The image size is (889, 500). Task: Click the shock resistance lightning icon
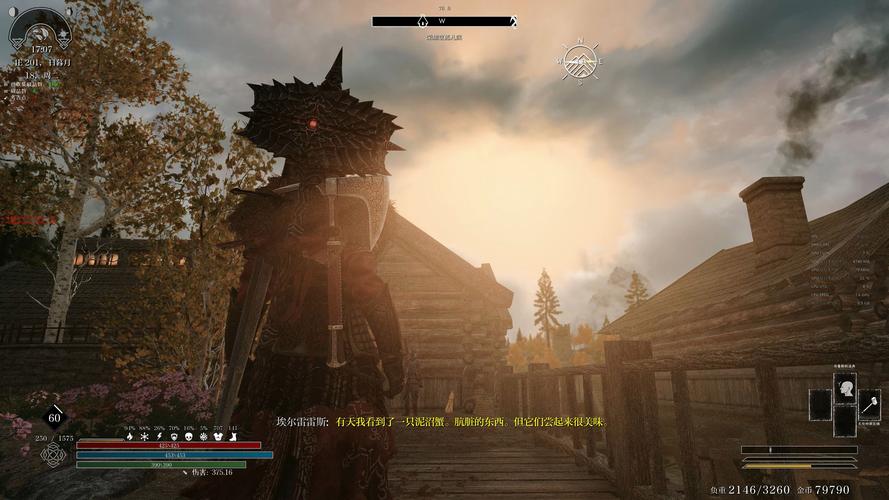[x=160, y=437]
